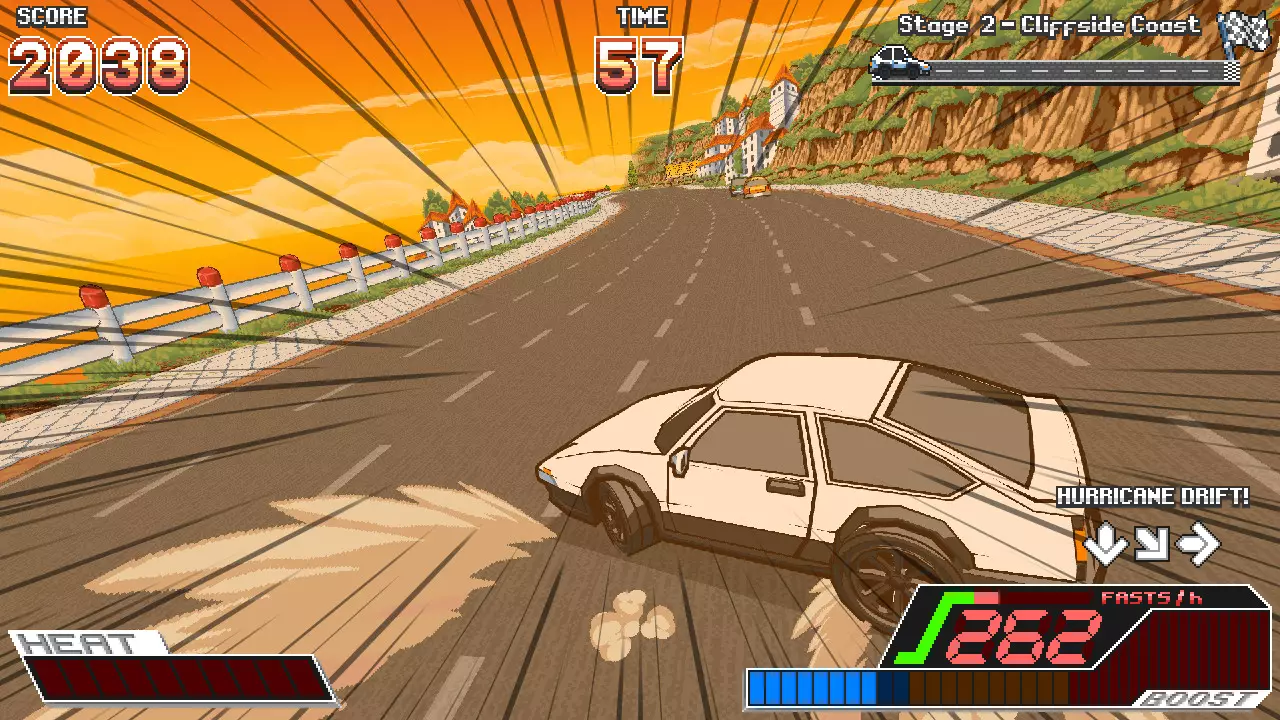Click the diagonal down-right drift arrow

click(x=1152, y=543)
